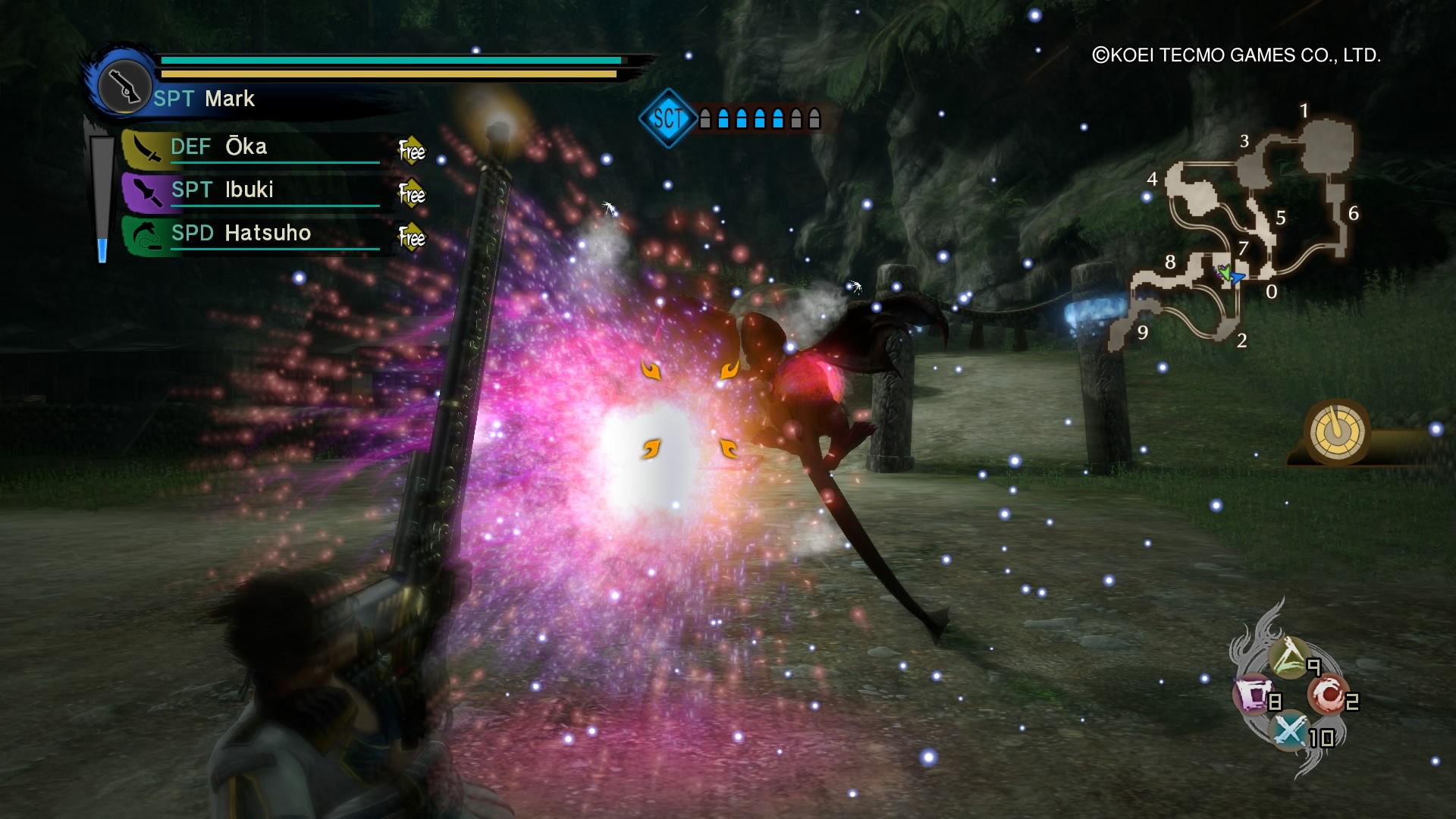
Task: Toggle Ibuki's Free order badge
Action: pos(410,193)
